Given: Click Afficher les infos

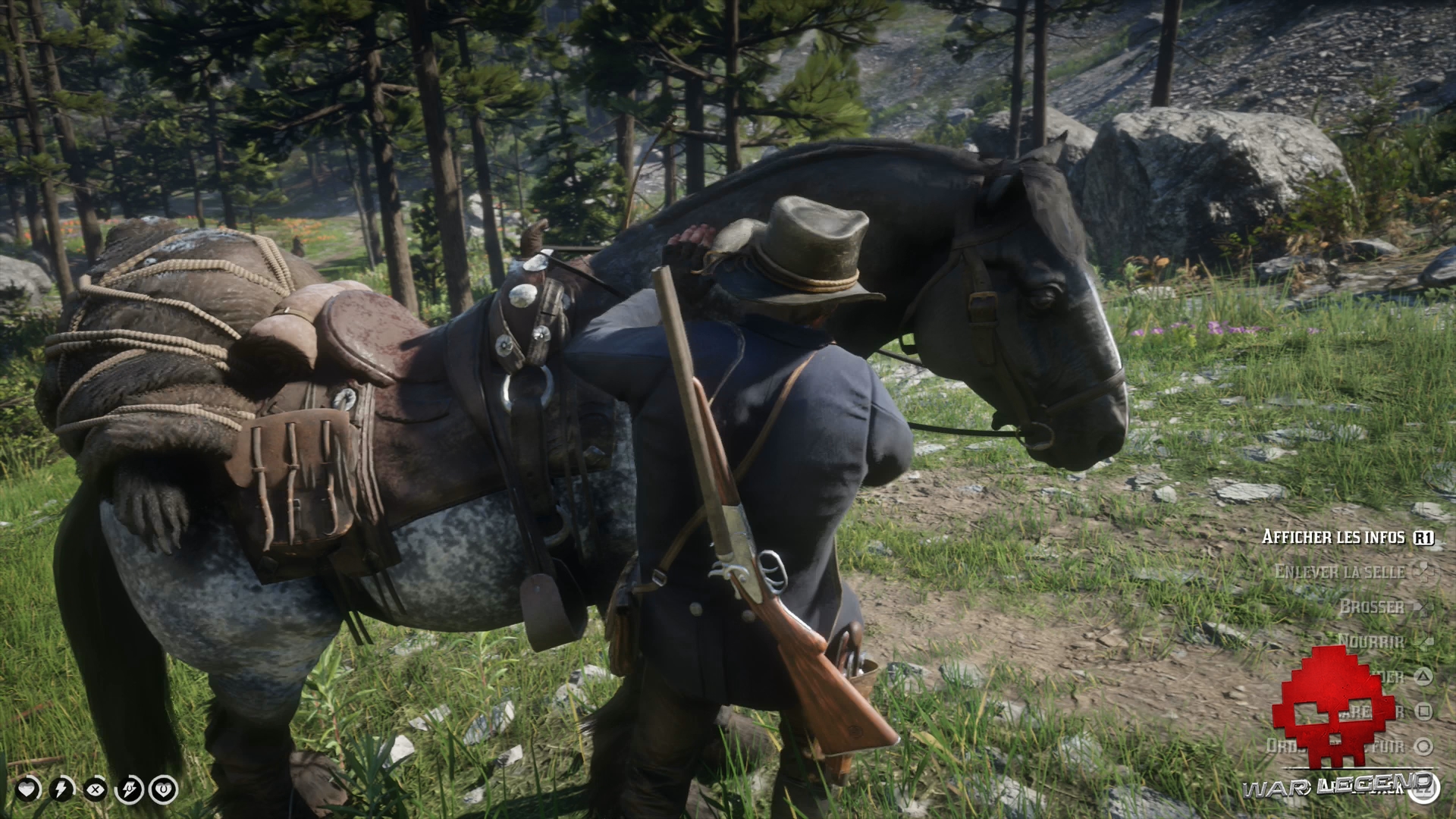Looking at the screenshot, I should pos(1334,537).
